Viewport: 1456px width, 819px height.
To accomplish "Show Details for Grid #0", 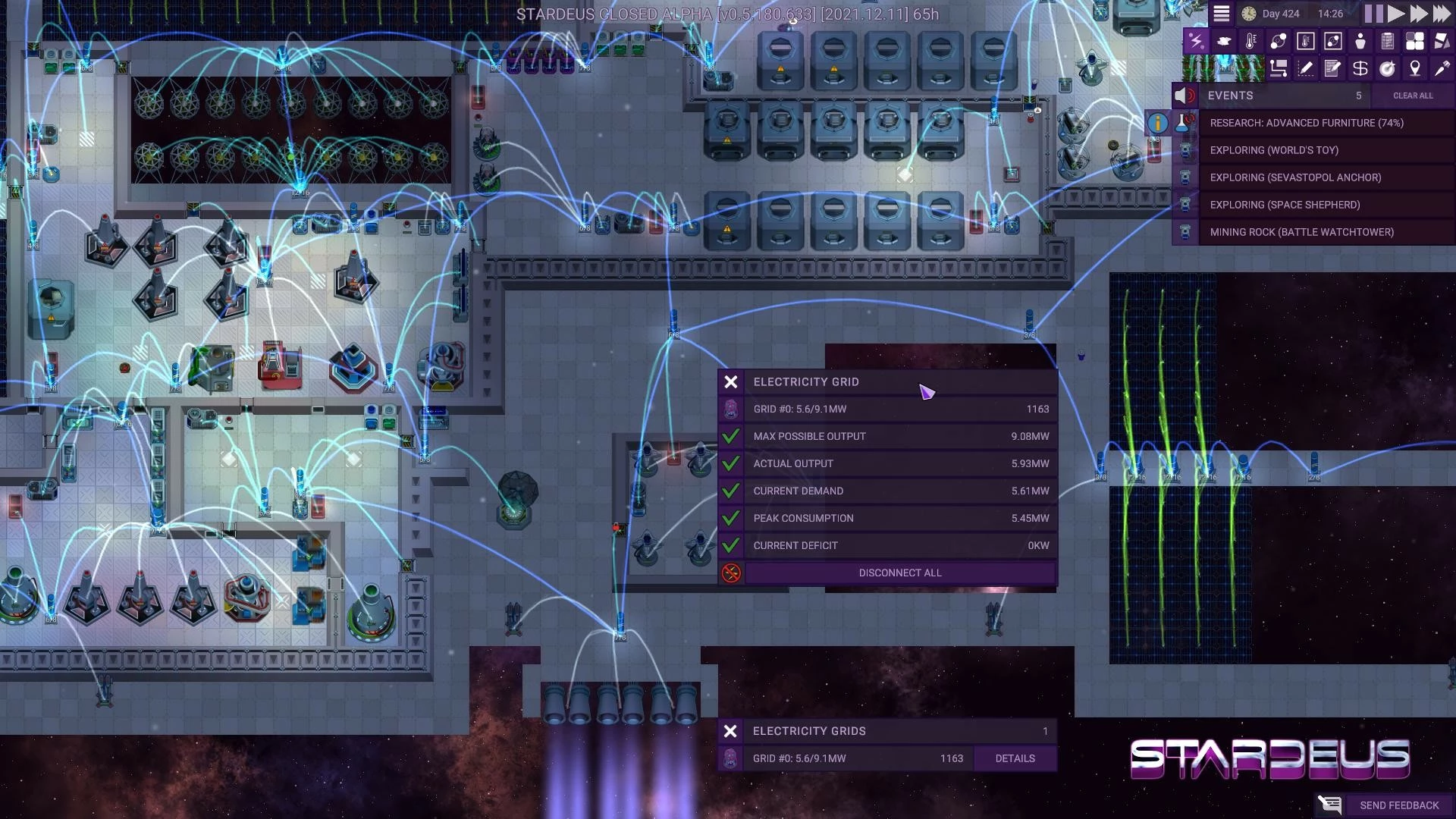I will (1015, 758).
